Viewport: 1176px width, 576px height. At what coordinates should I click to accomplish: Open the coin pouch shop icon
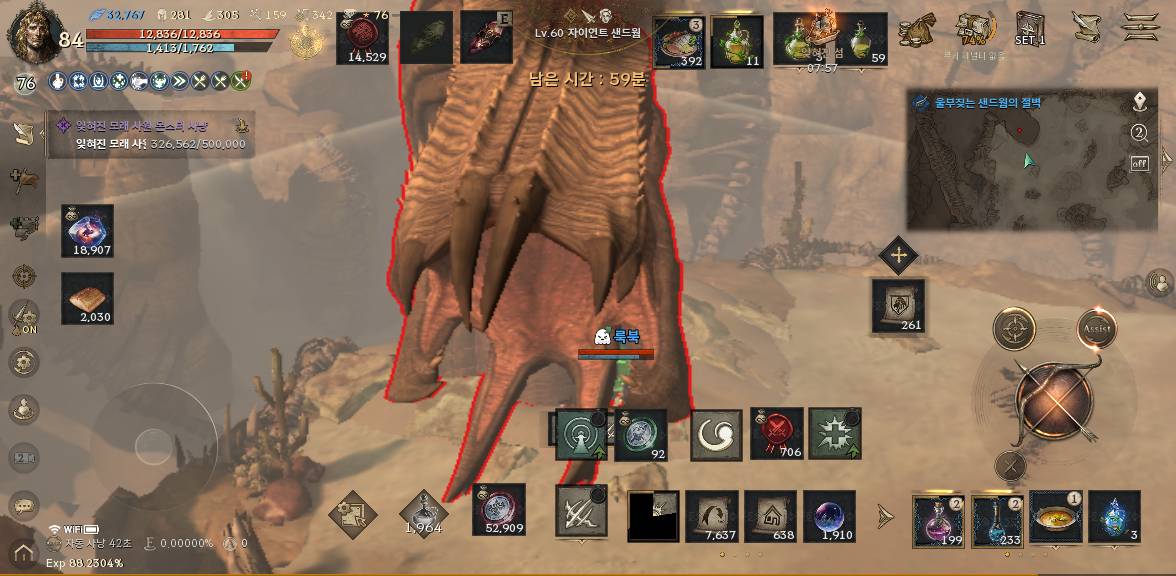click(916, 30)
